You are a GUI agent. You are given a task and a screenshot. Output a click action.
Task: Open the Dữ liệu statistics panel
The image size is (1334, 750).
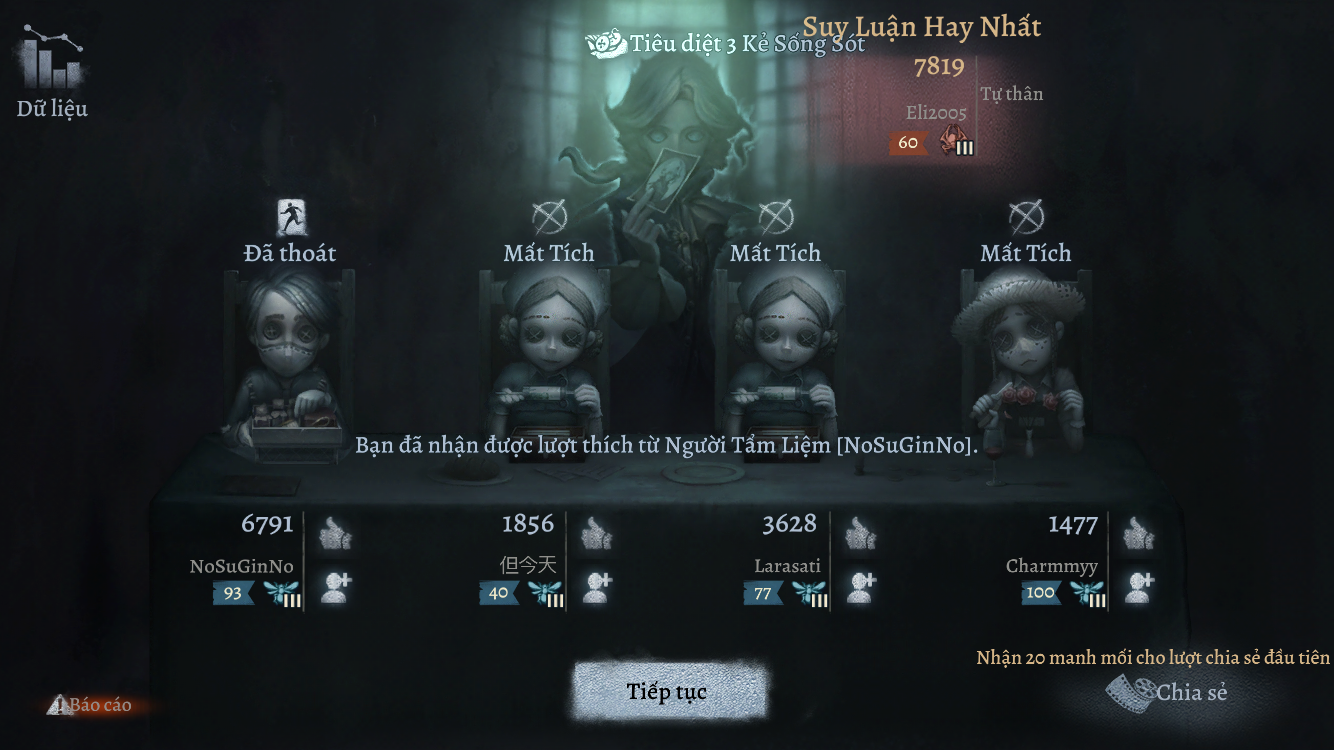[x=52, y=73]
